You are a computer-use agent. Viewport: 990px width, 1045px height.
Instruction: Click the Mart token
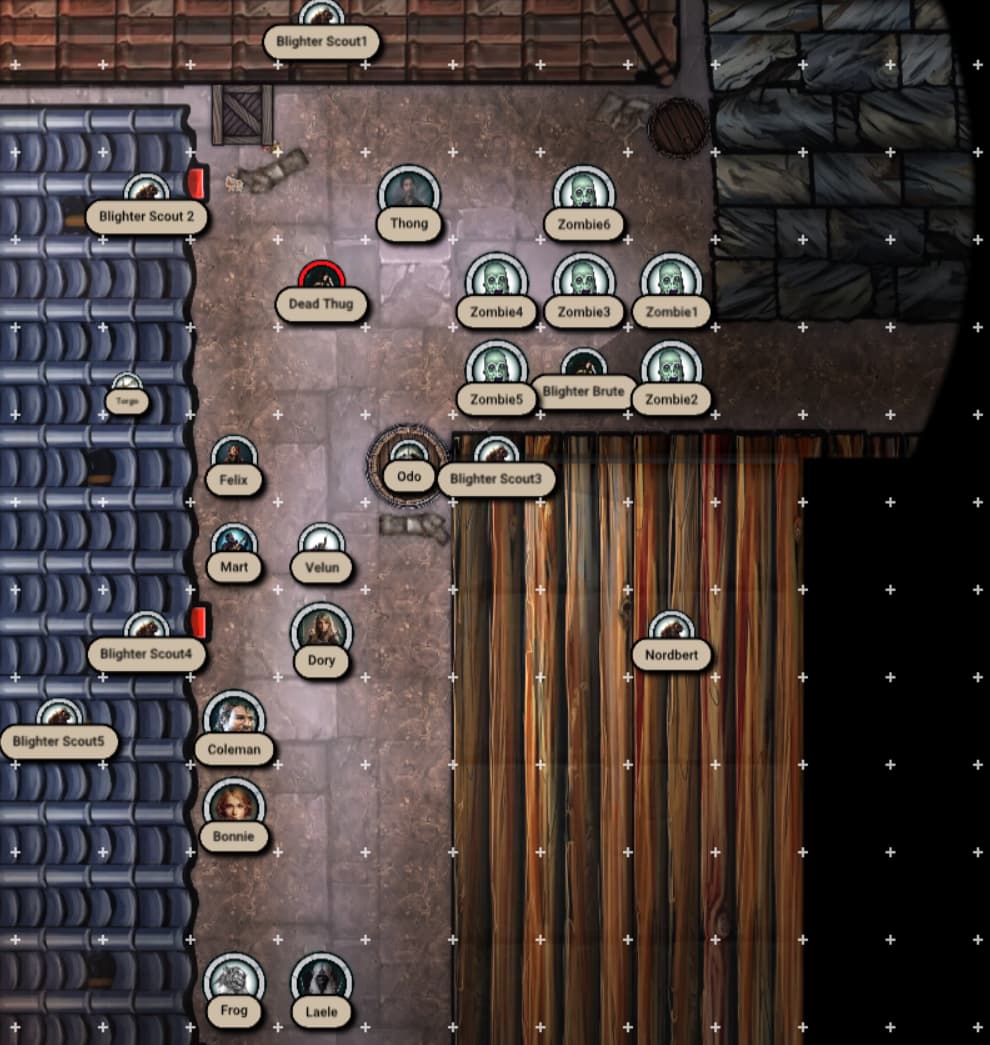pyautogui.click(x=234, y=545)
